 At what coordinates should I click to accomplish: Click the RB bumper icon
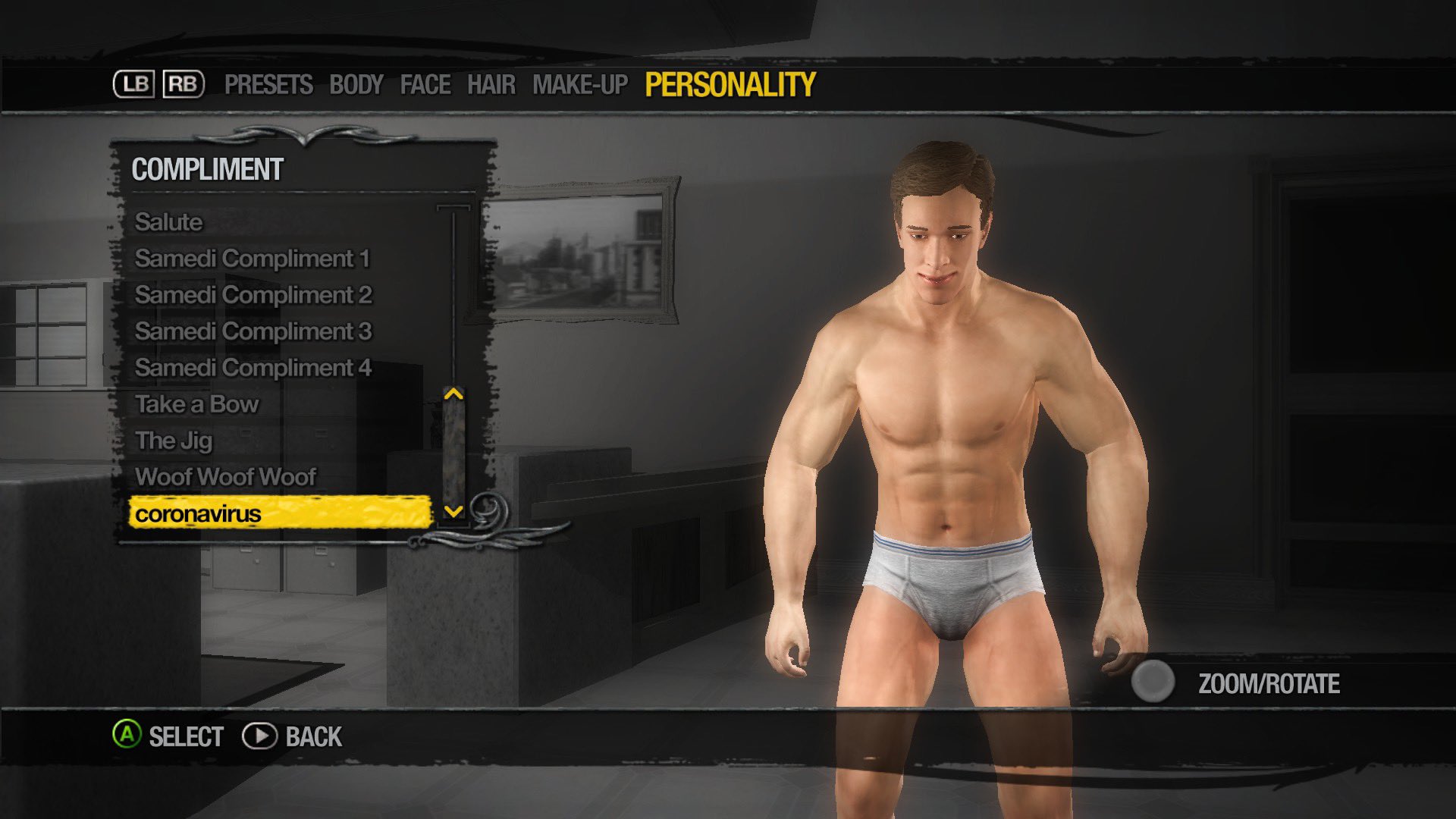point(184,83)
